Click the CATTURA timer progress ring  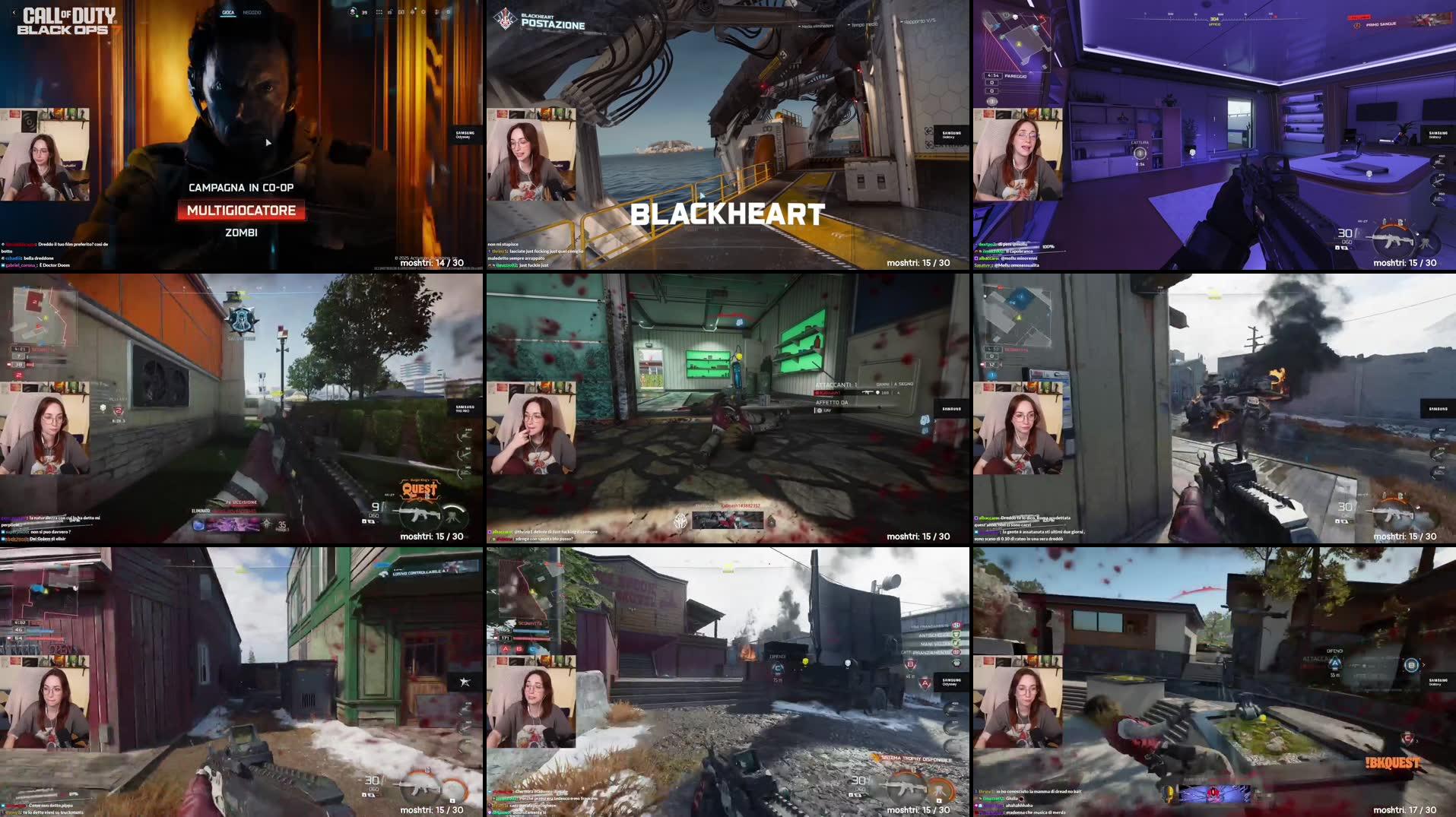point(1140,153)
